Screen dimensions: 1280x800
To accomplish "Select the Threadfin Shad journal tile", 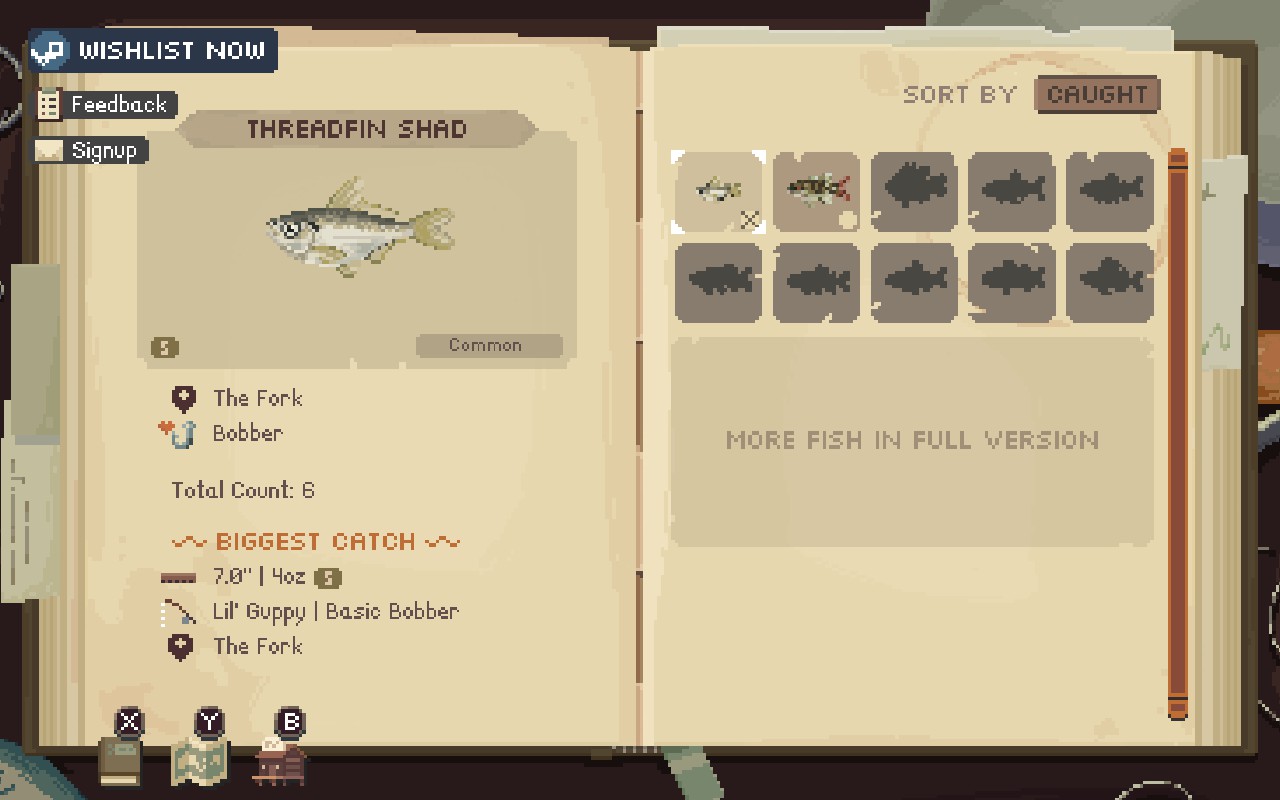I will [x=718, y=191].
